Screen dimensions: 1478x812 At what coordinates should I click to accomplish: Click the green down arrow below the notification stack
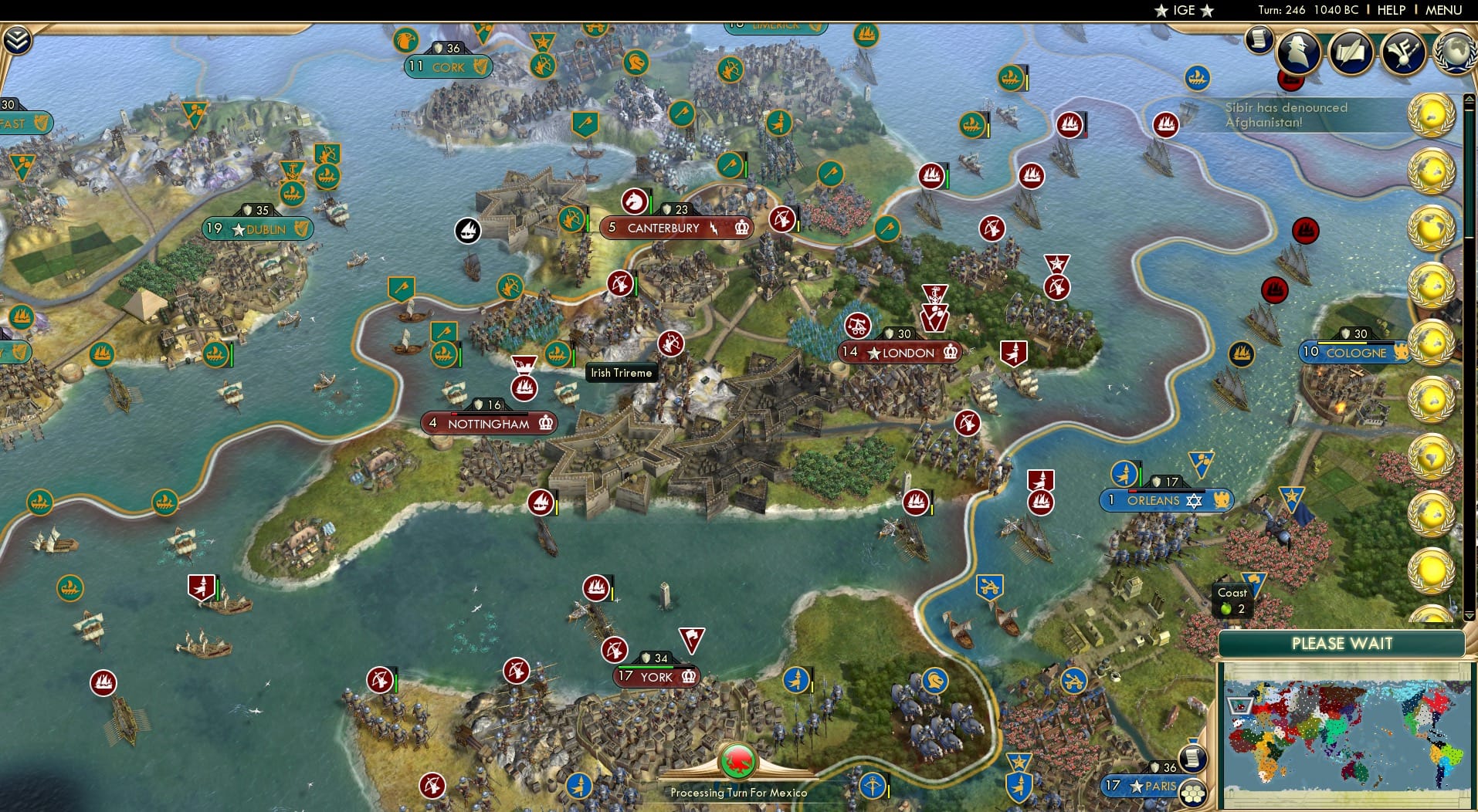1469,615
